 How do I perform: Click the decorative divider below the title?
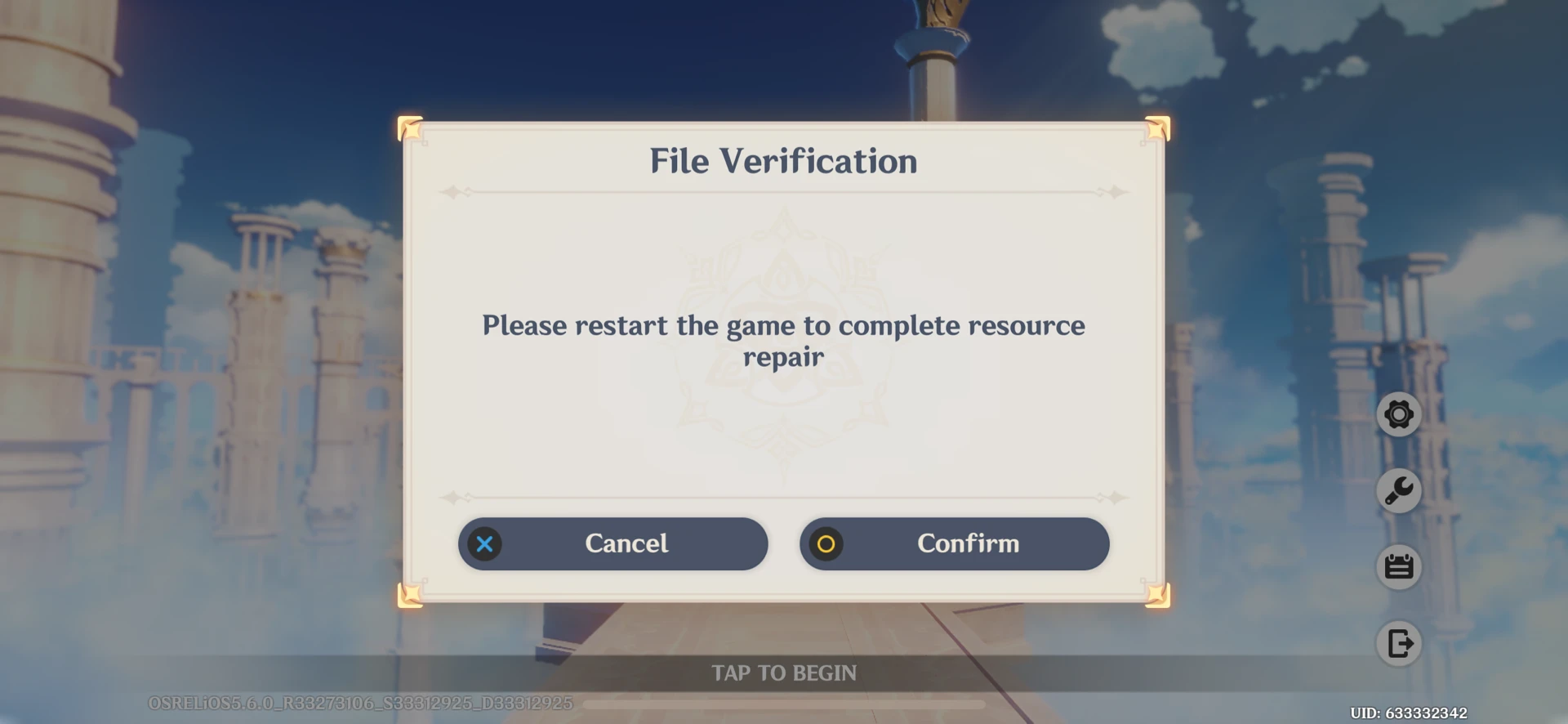(784, 191)
